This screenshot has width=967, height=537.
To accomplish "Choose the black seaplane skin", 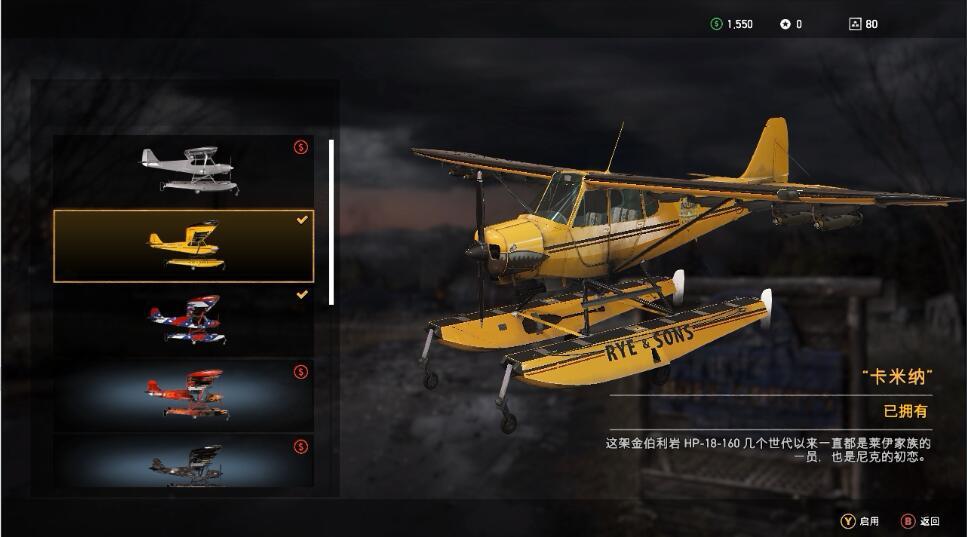I will pos(183,461).
